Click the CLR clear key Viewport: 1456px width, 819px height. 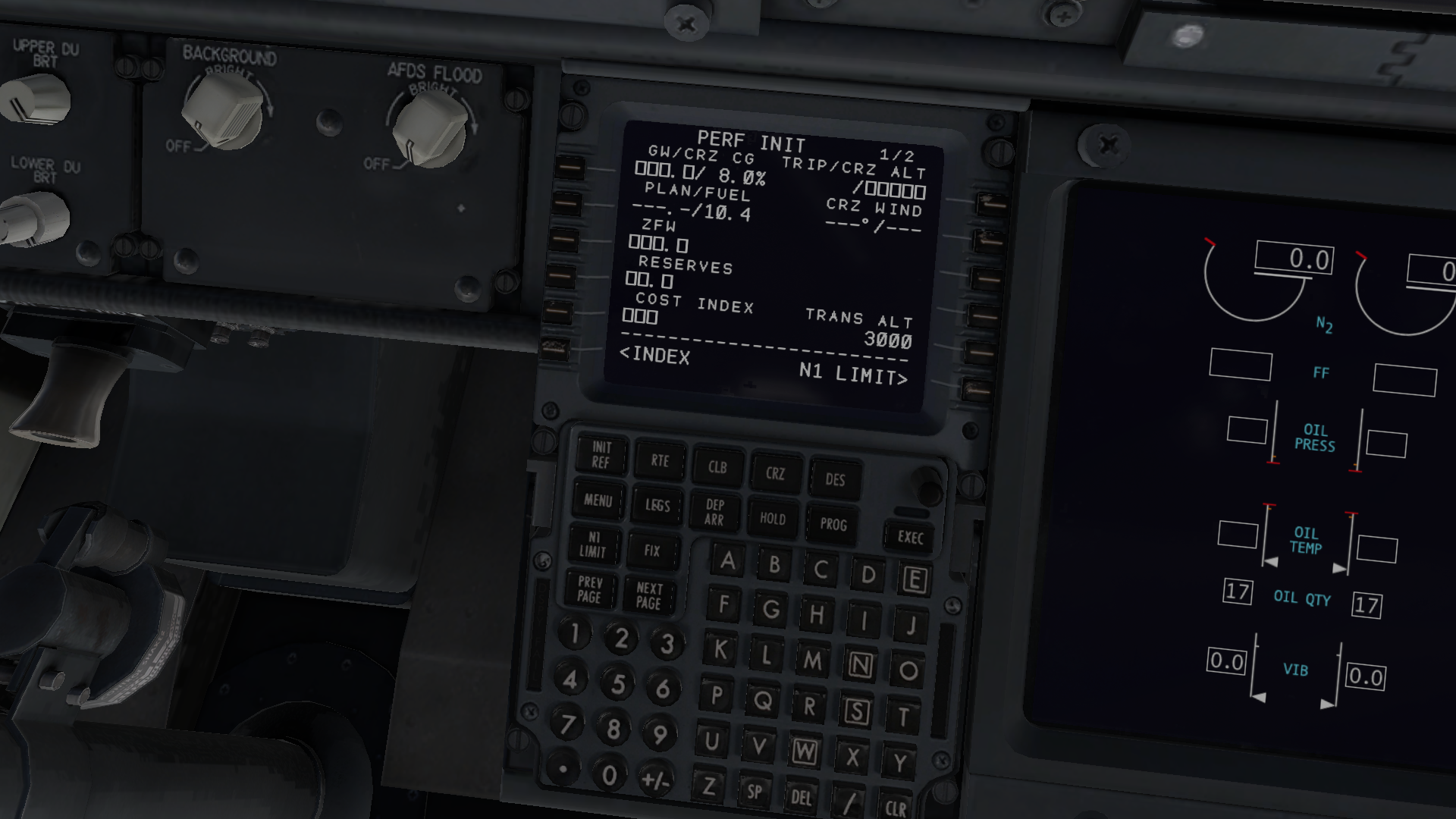[x=895, y=807]
